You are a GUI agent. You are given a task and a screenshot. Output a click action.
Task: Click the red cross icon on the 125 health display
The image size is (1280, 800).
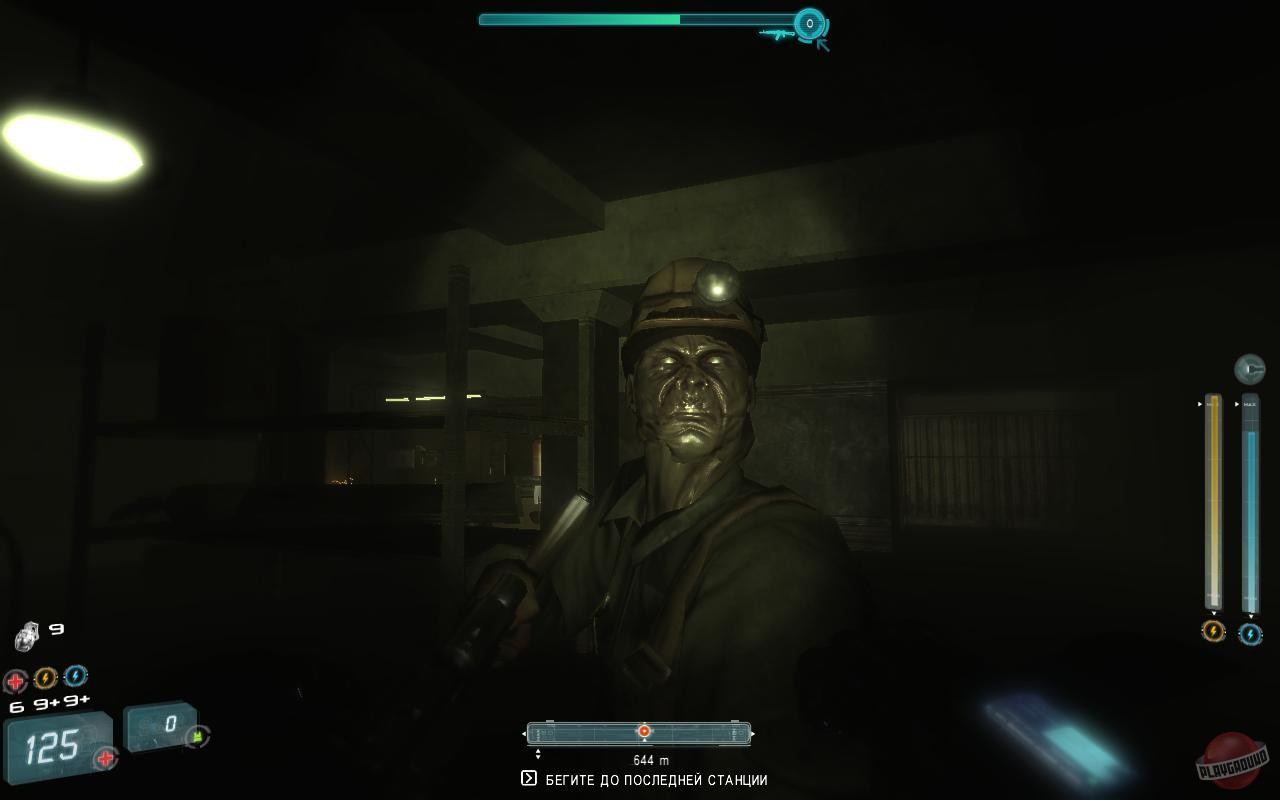tap(105, 757)
